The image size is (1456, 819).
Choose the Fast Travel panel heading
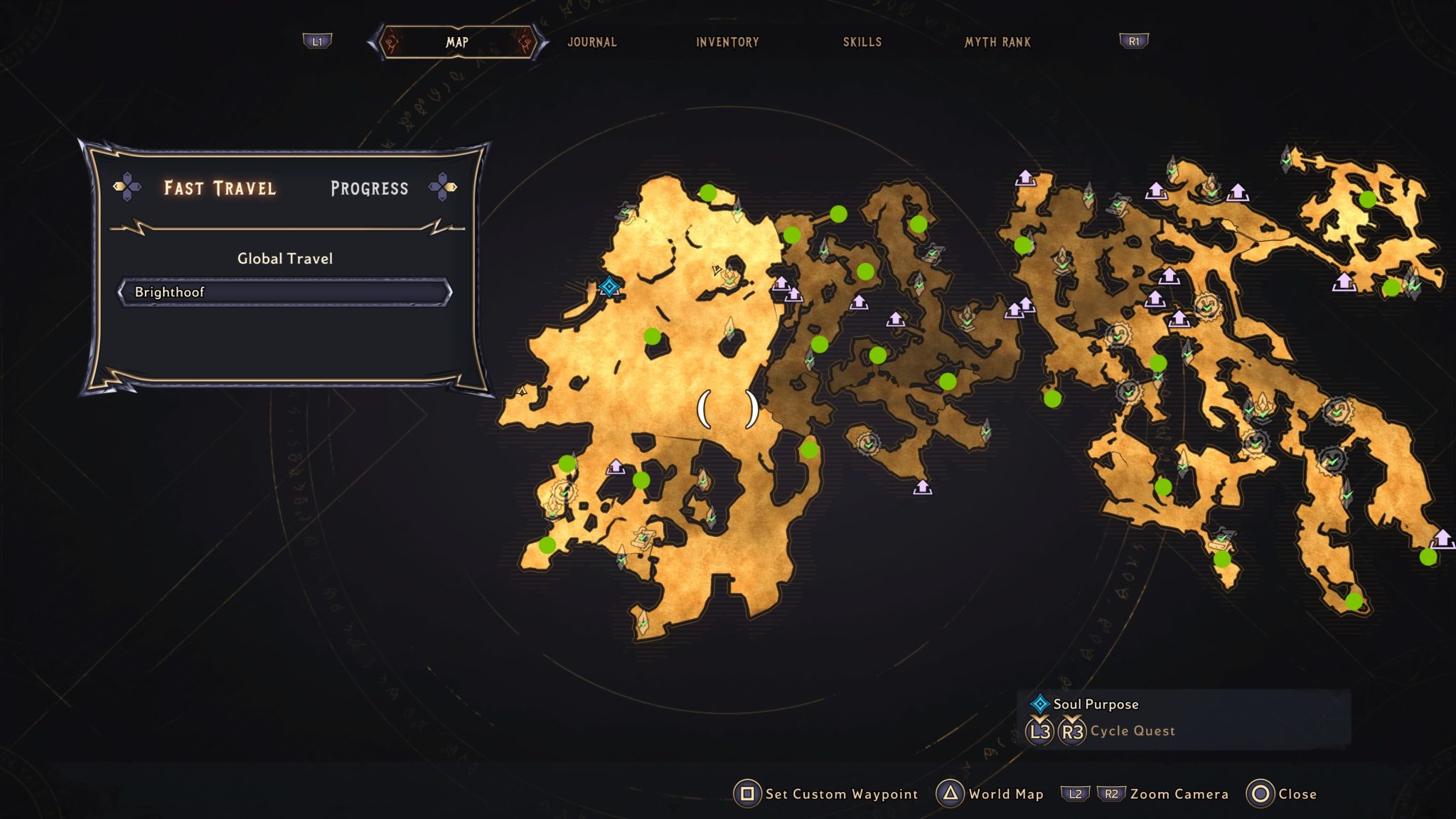[220, 188]
